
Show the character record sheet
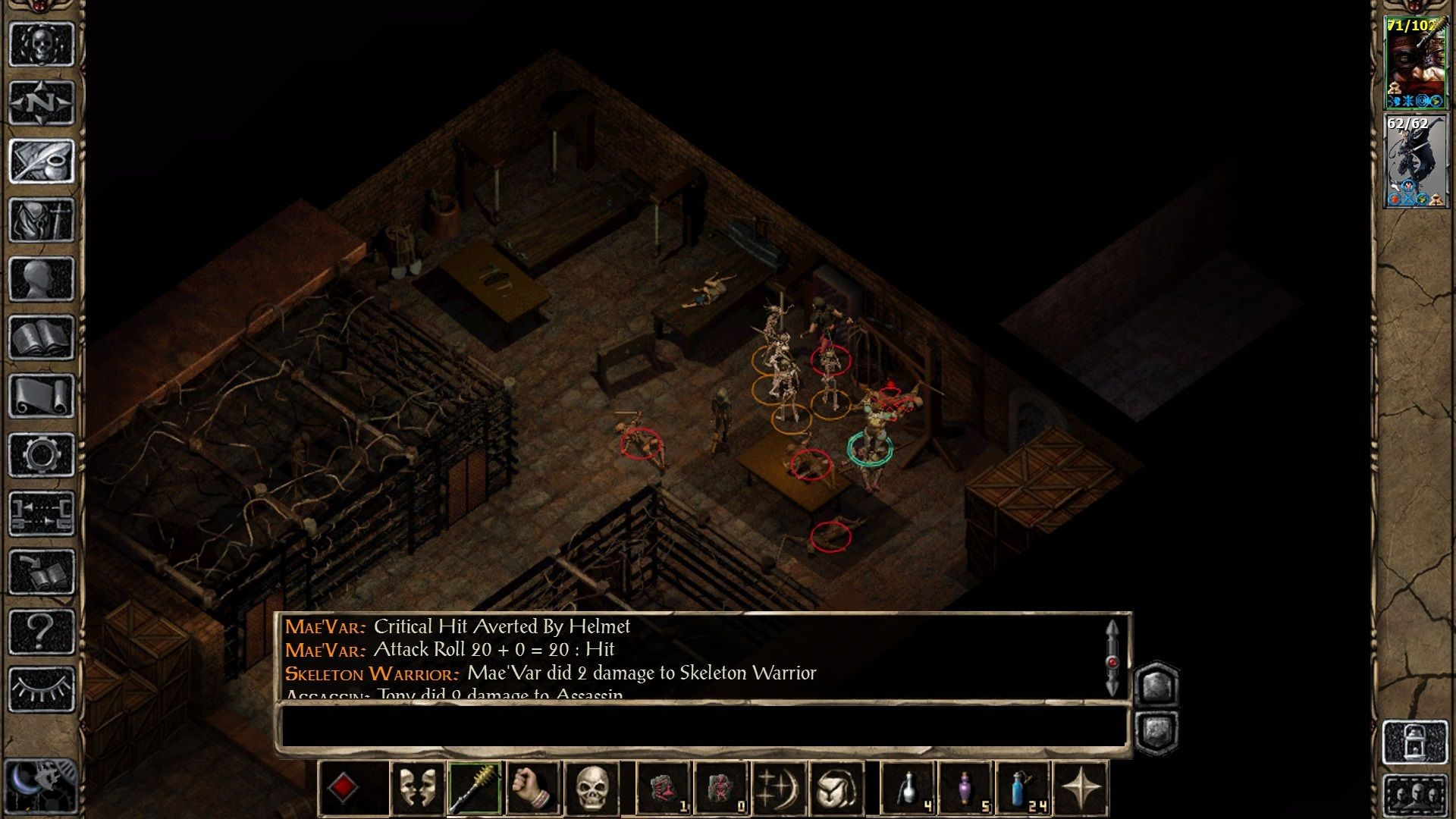coord(42,279)
